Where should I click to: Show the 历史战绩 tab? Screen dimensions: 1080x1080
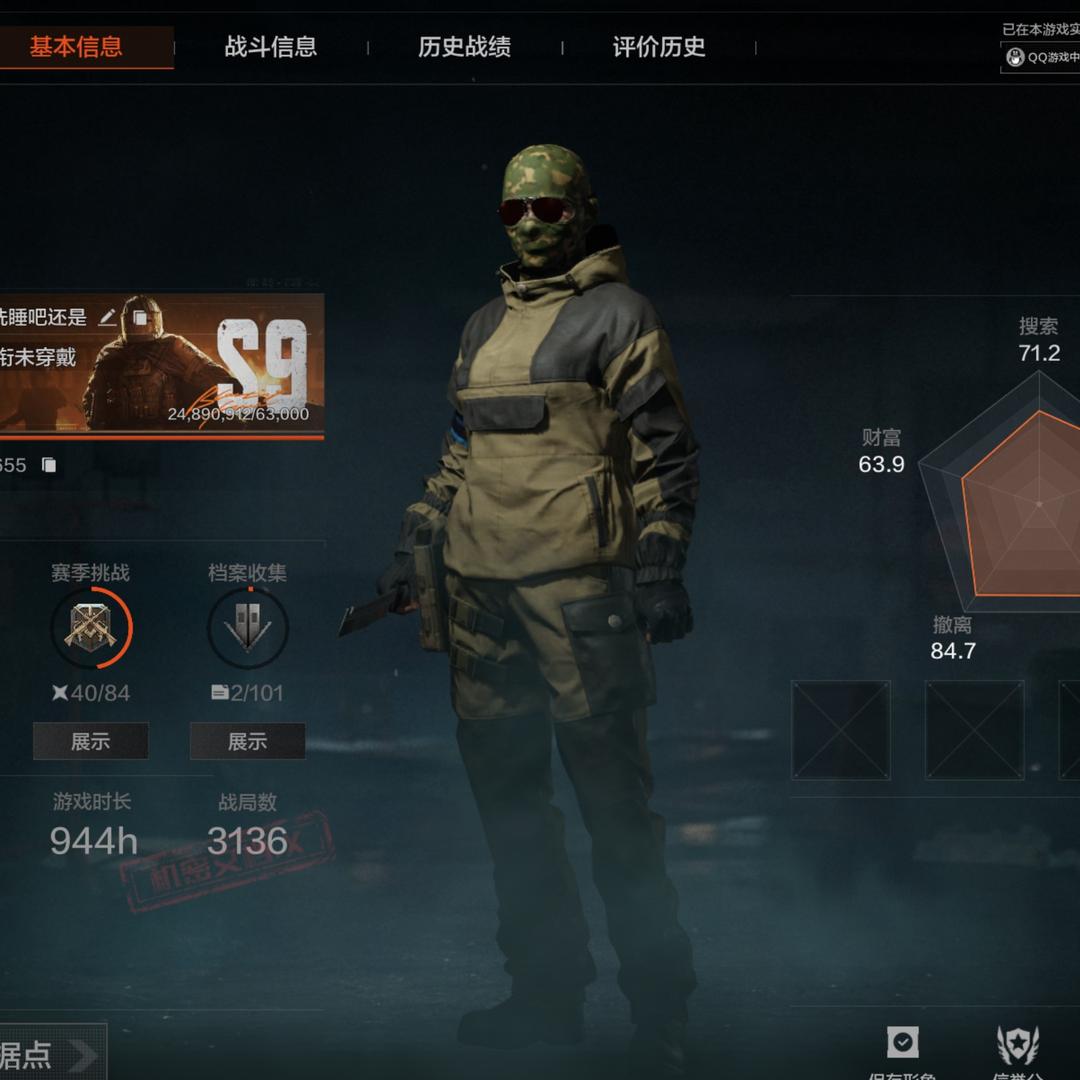(464, 47)
